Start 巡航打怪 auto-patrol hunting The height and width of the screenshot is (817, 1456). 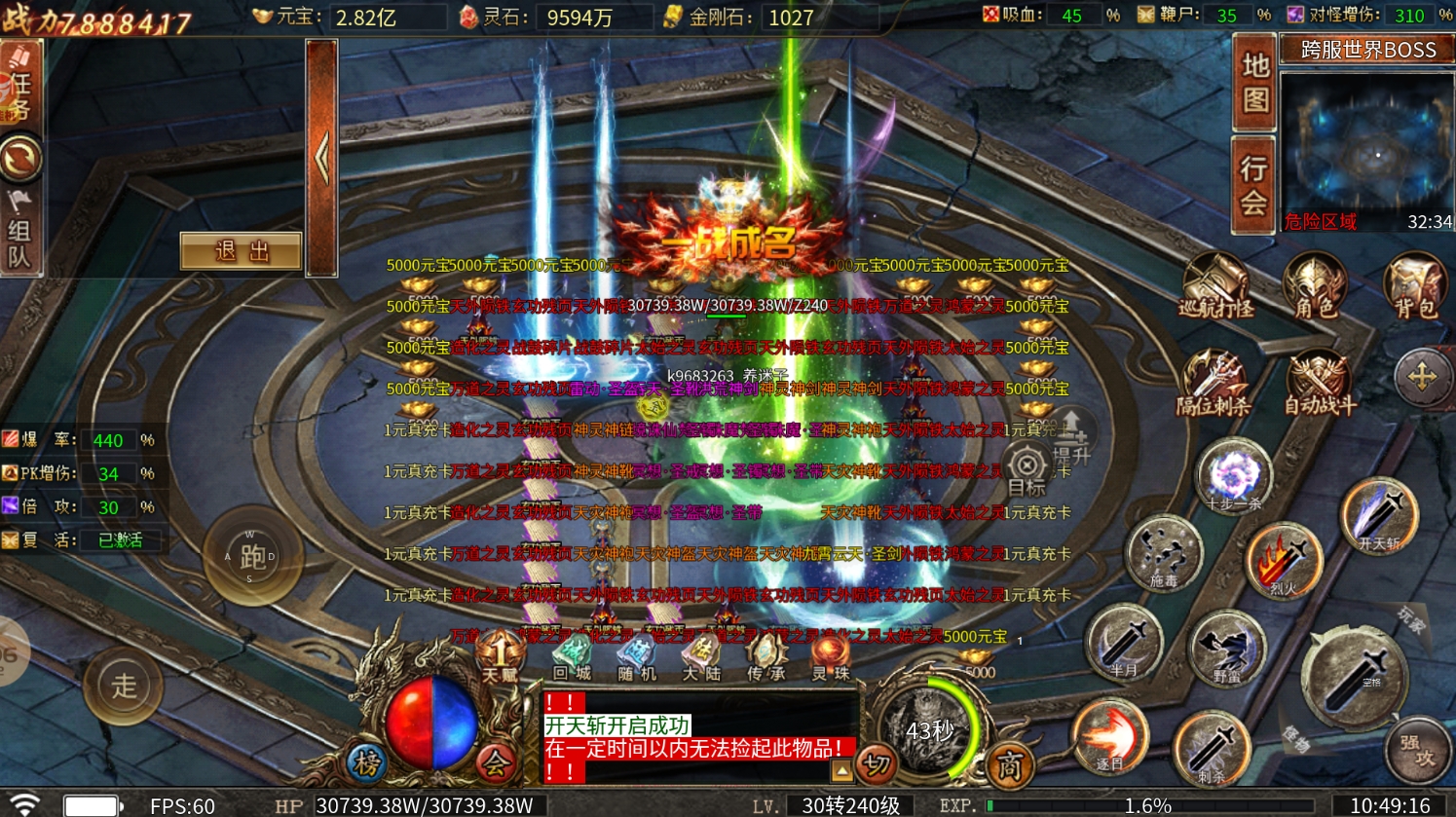click(1215, 286)
